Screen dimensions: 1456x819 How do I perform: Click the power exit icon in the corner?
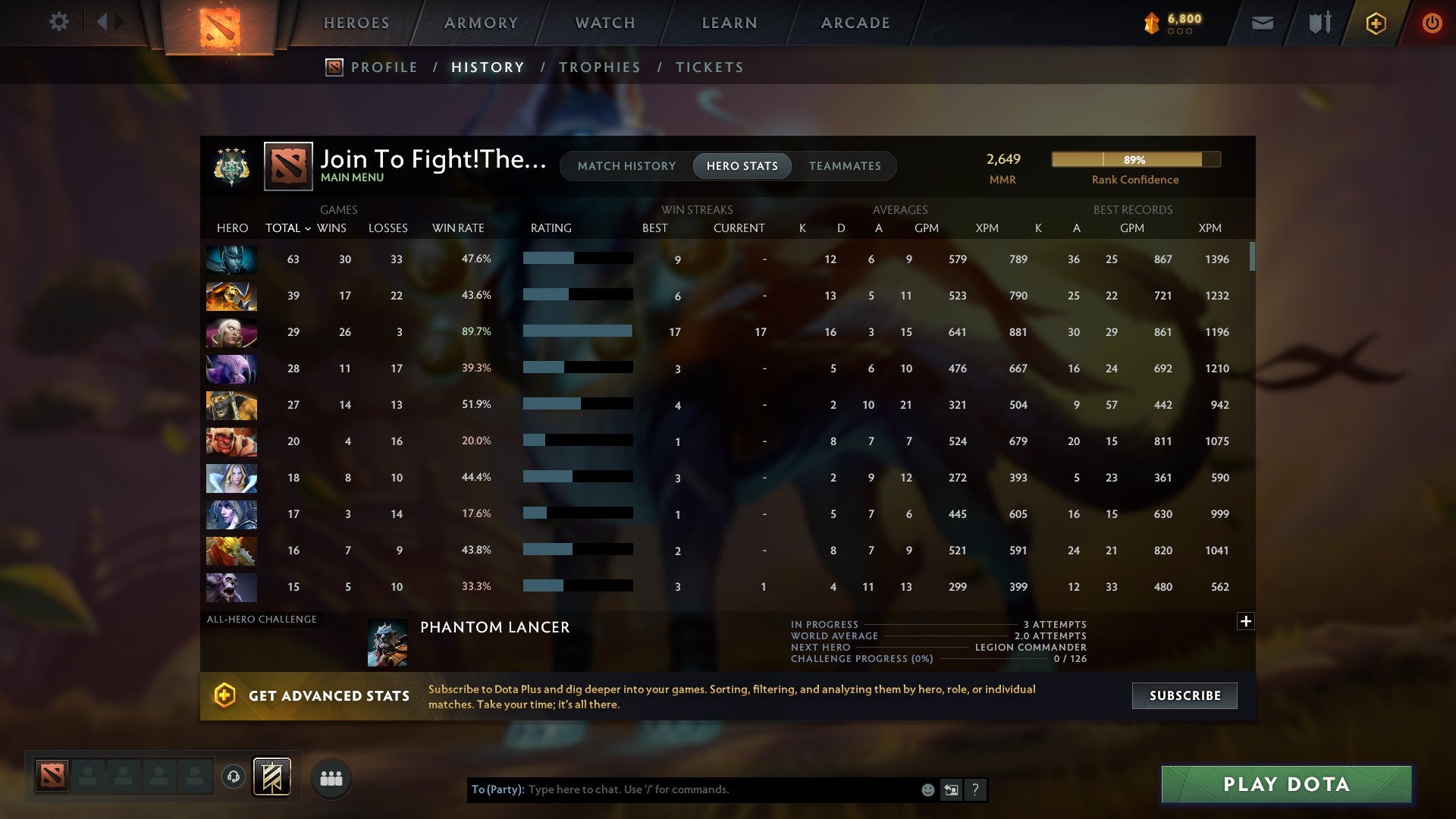tap(1432, 23)
